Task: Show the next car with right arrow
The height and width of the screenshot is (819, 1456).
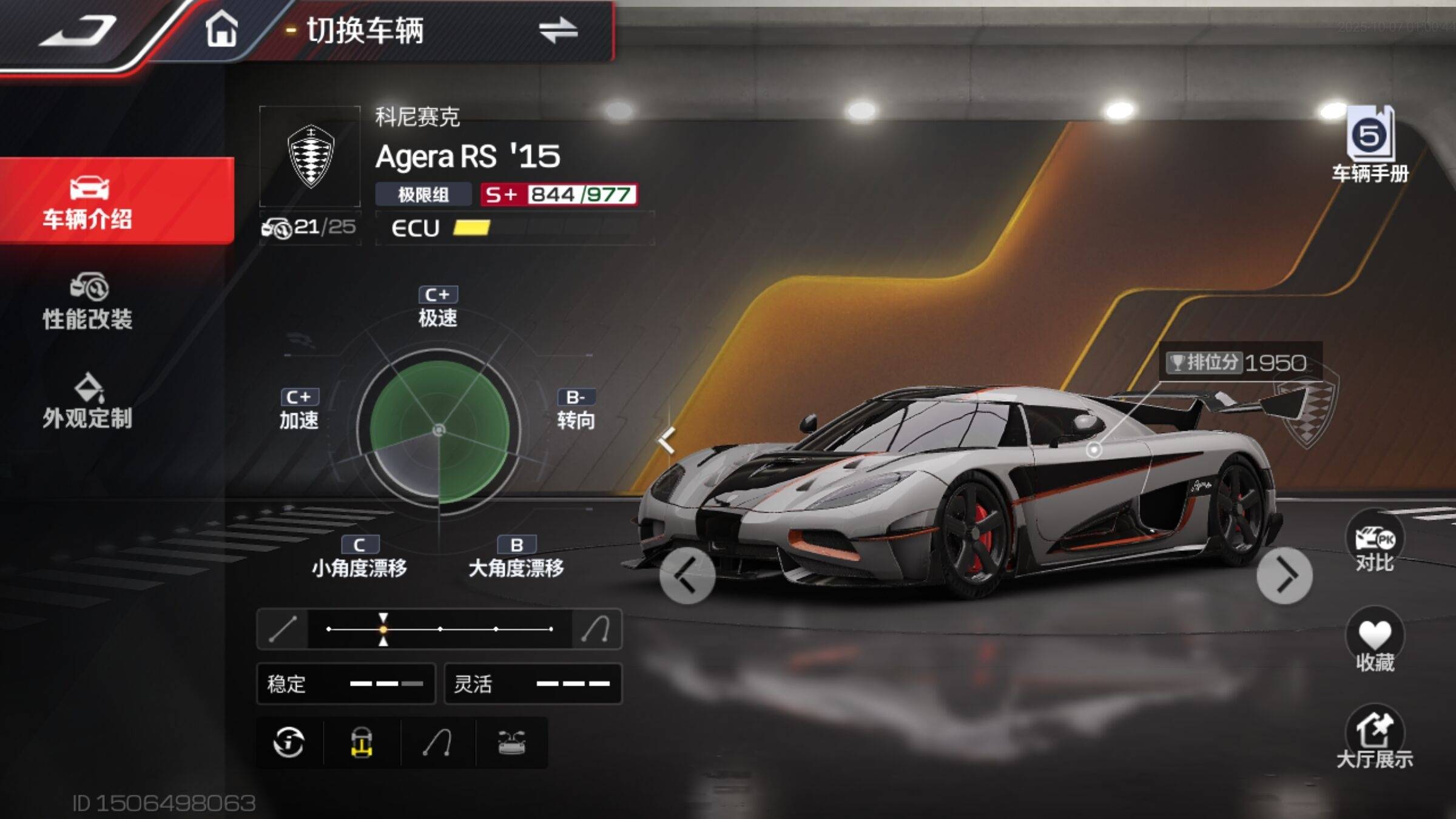Action: tap(1284, 576)
